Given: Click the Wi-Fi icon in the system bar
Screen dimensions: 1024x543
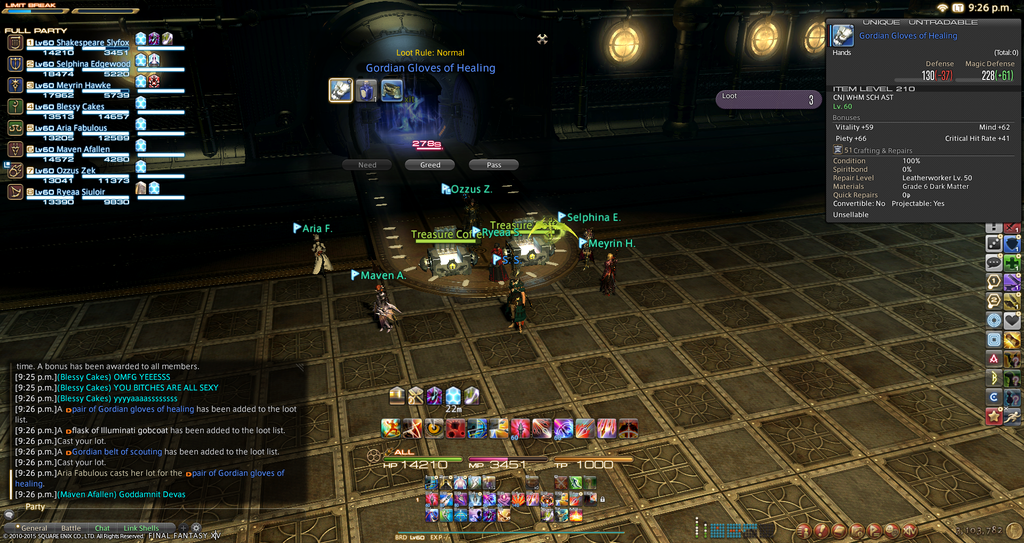Looking at the screenshot, I should [942, 7].
